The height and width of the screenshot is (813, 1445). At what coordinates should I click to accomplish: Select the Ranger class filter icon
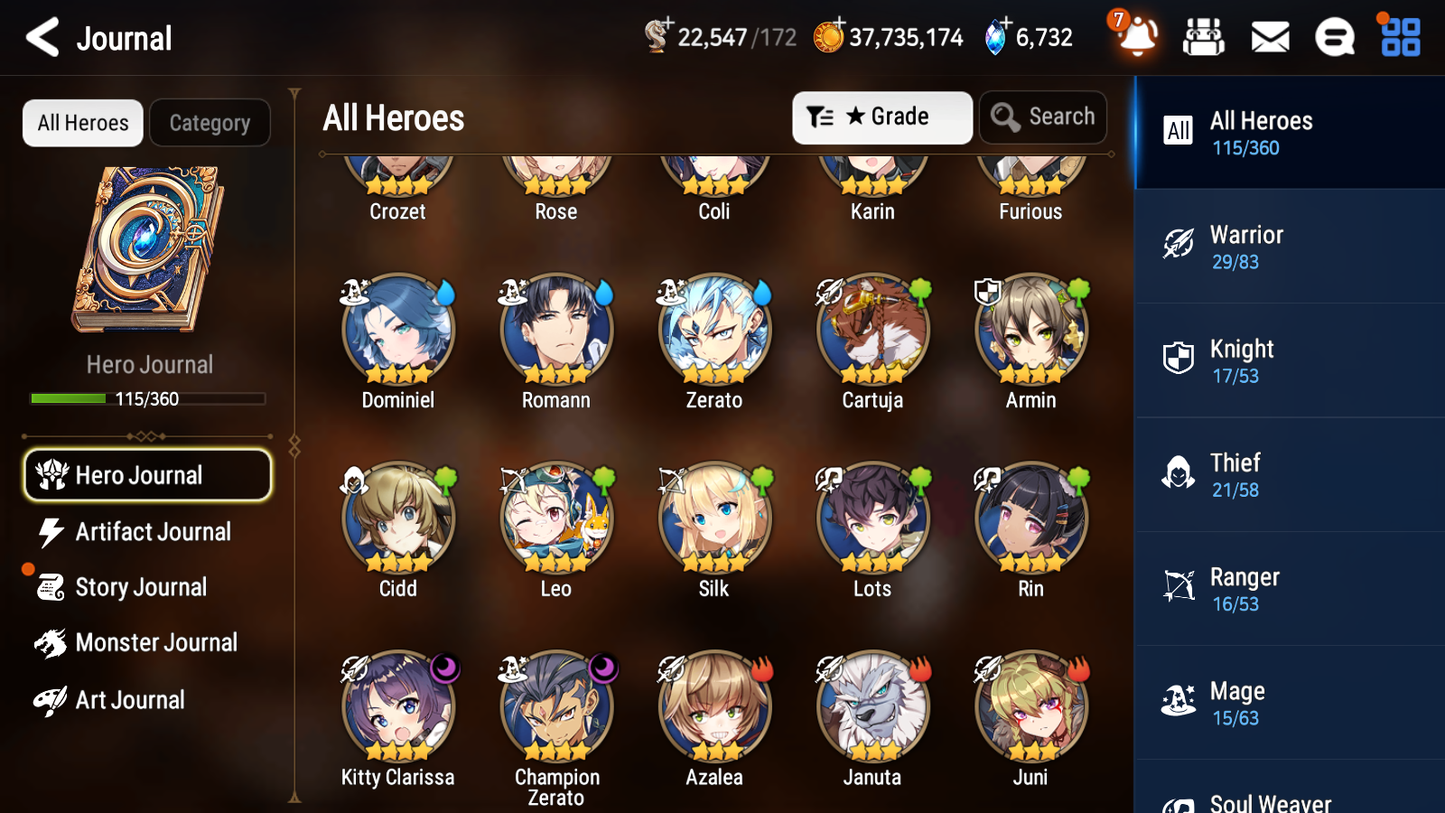pos(1178,589)
